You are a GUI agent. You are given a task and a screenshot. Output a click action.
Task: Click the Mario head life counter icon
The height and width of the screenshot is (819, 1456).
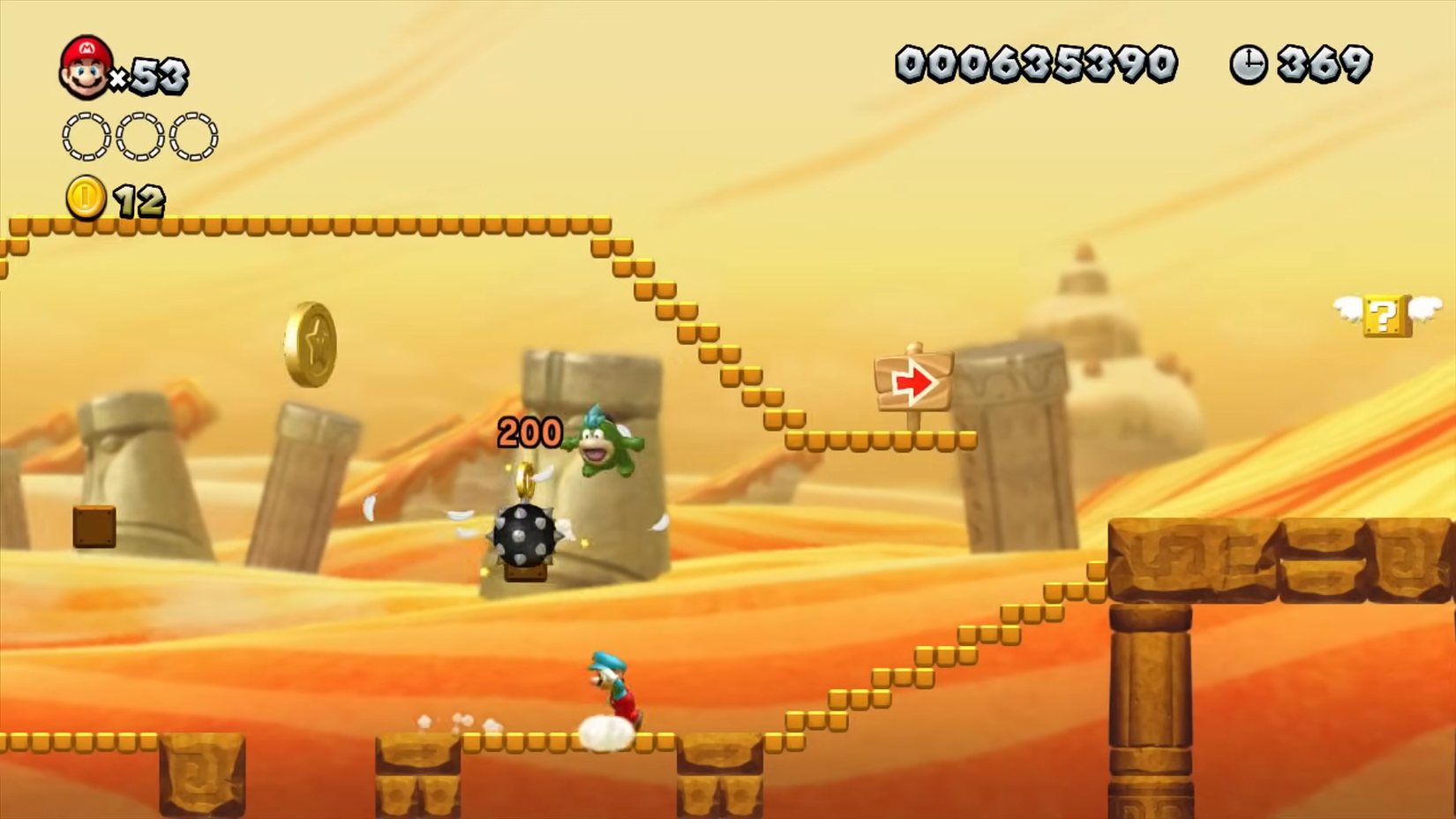84,64
